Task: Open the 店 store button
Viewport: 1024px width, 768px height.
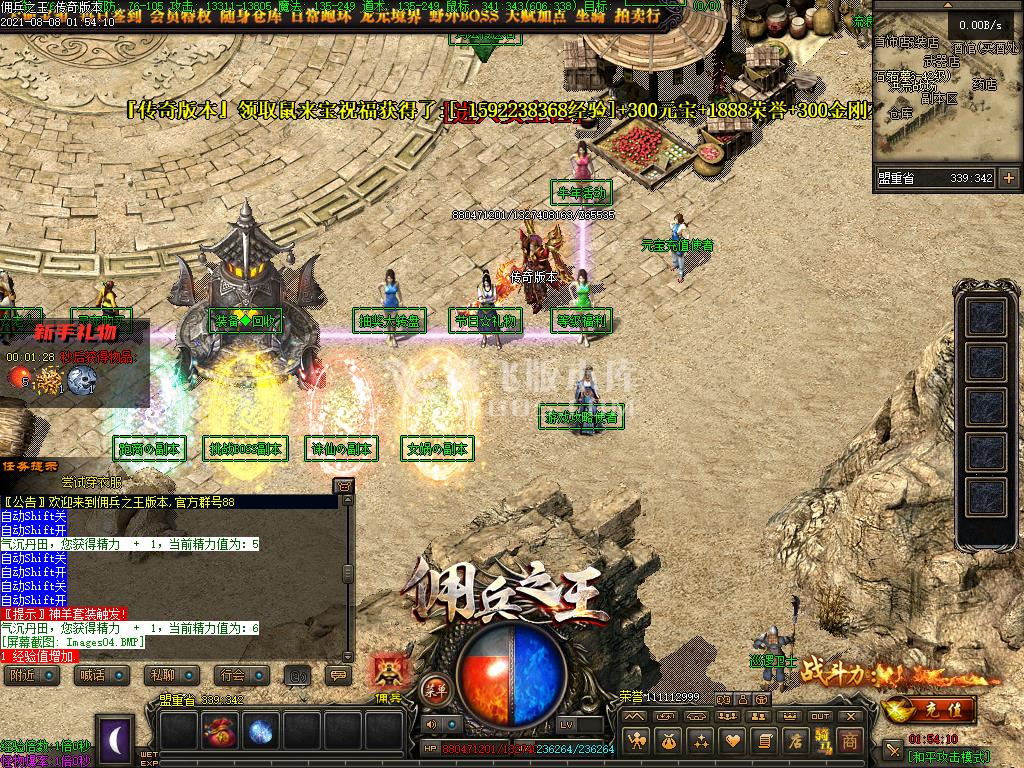Action: coord(794,741)
